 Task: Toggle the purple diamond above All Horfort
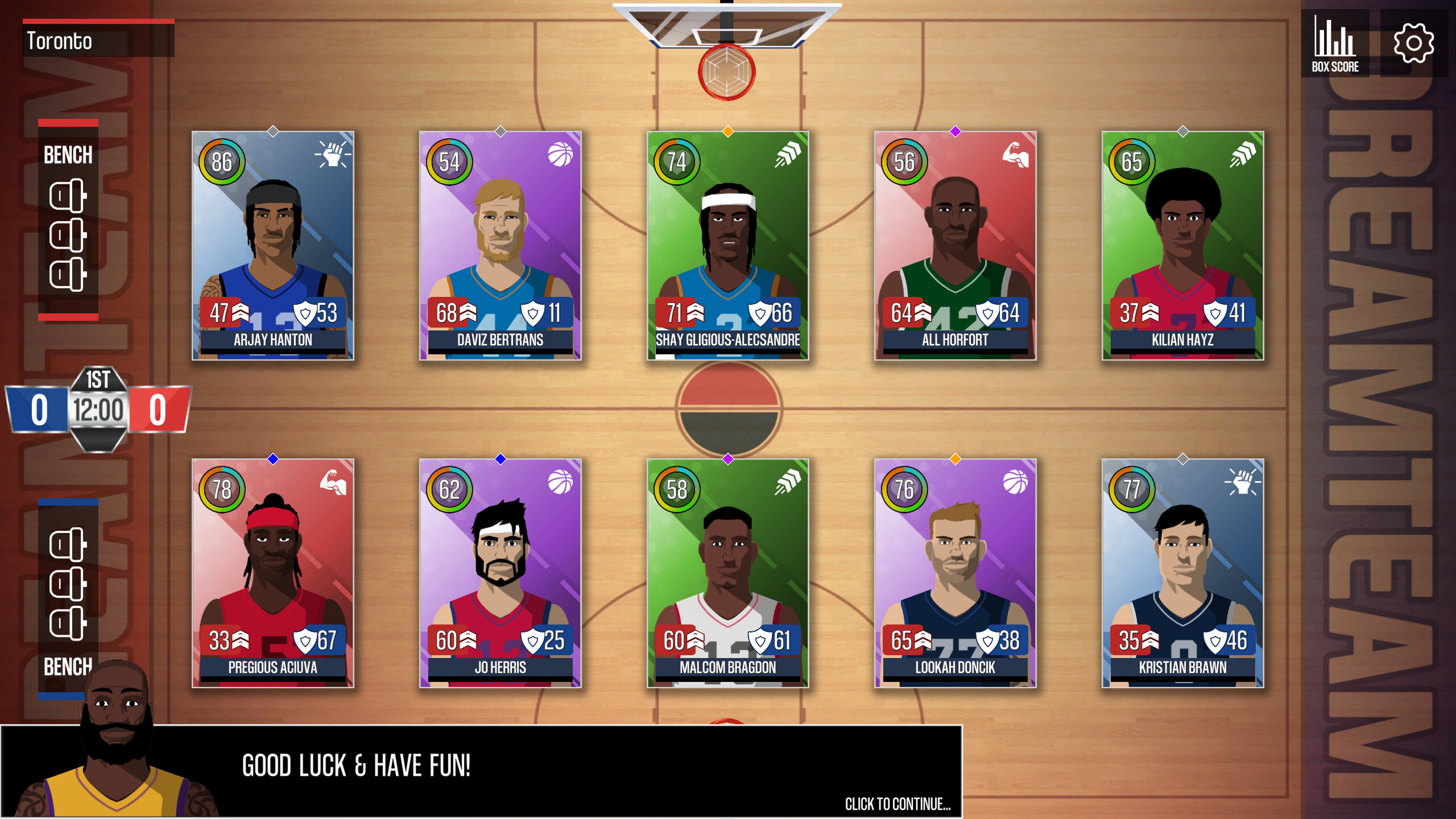pos(956,130)
